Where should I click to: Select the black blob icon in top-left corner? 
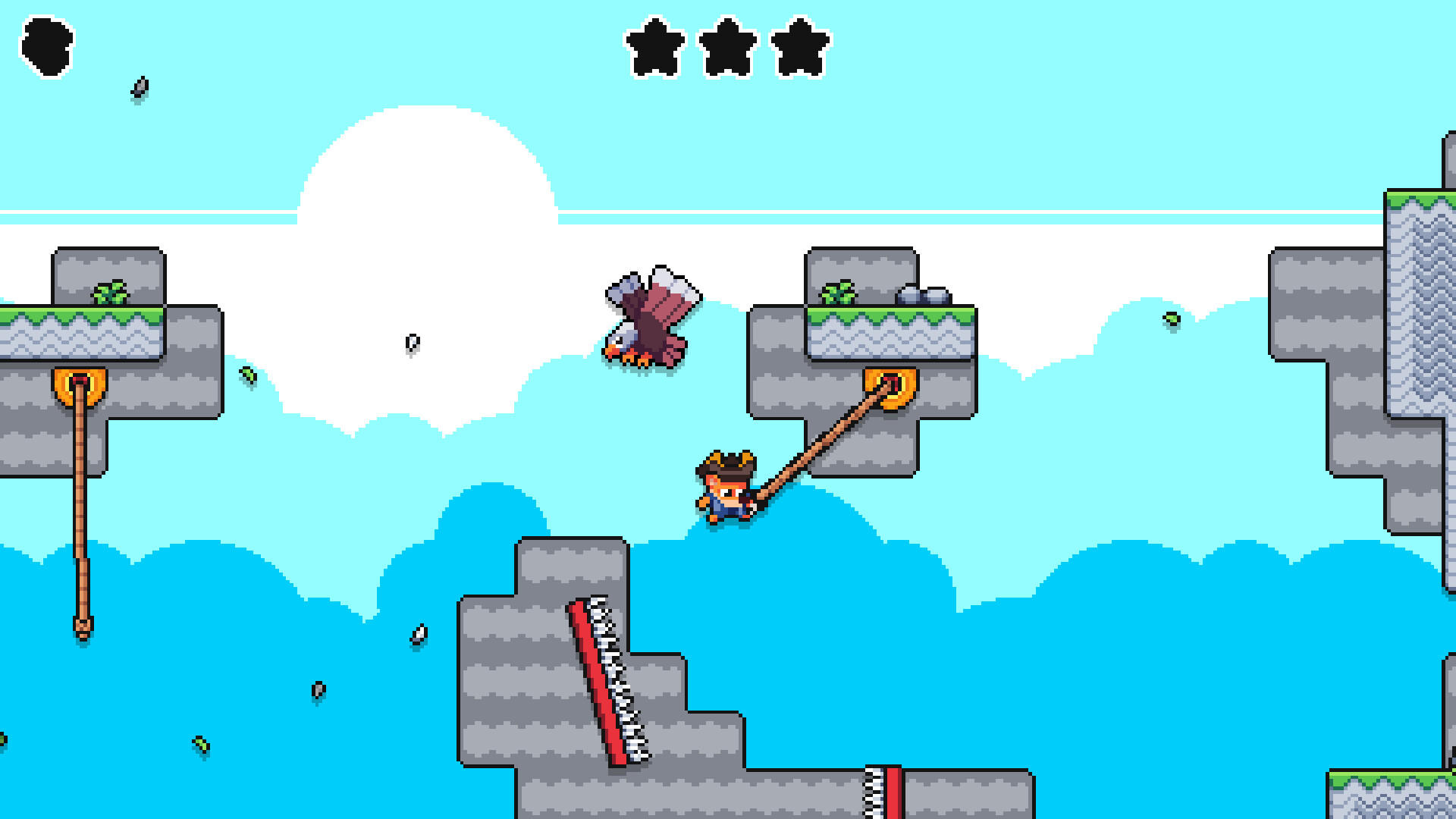[45, 47]
